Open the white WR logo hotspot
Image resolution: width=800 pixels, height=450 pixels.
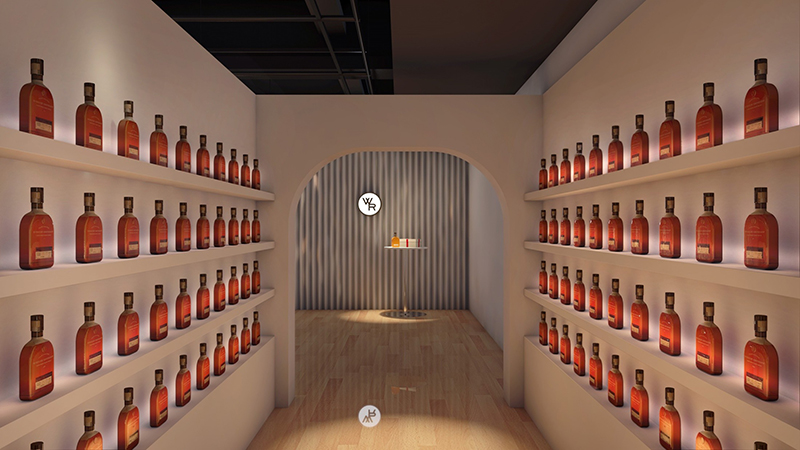coord(370,204)
